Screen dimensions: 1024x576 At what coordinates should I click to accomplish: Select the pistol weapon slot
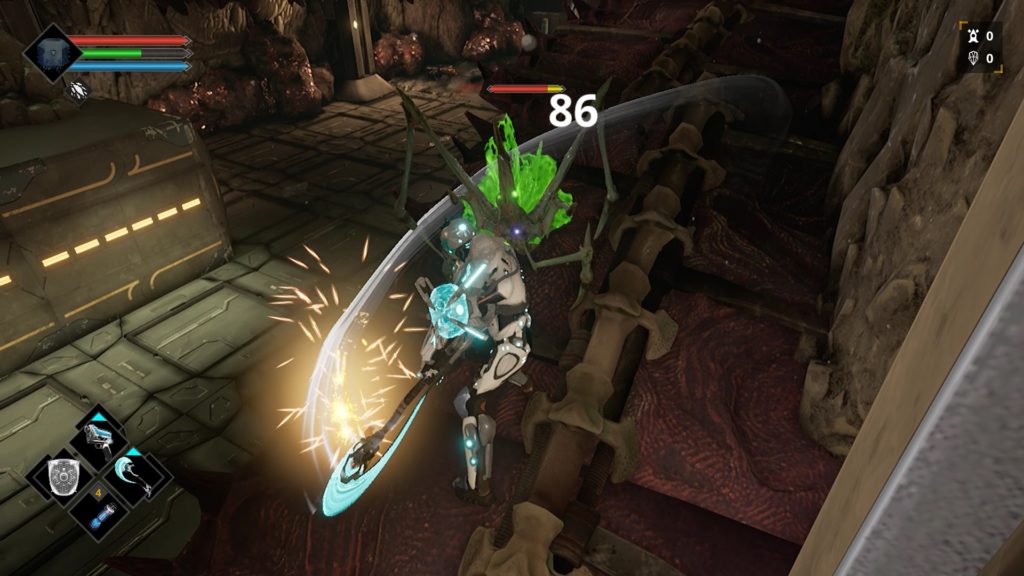(102, 438)
